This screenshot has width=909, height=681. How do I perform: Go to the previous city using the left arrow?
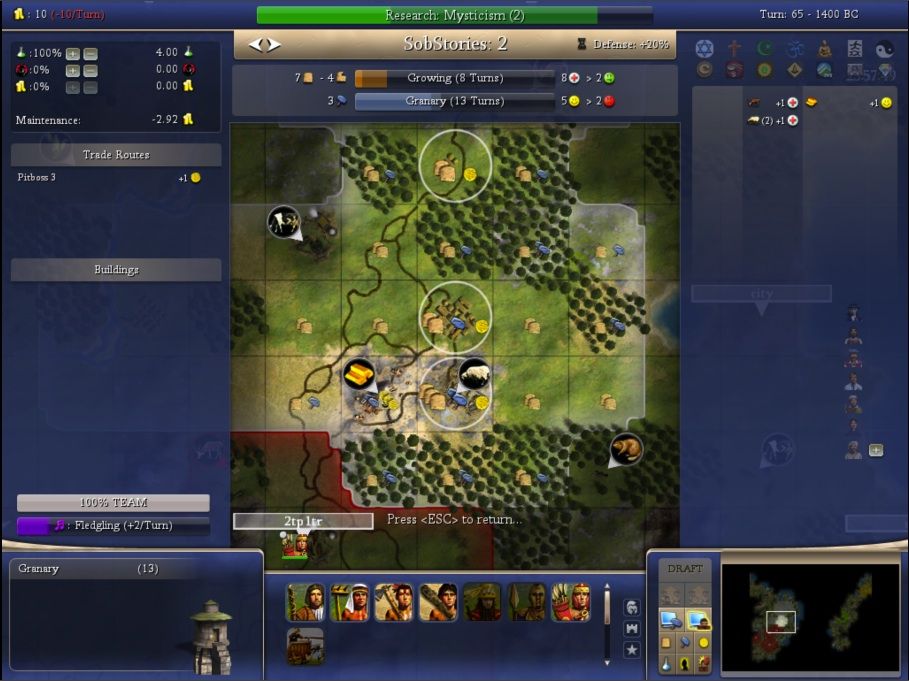(x=255, y=45)
